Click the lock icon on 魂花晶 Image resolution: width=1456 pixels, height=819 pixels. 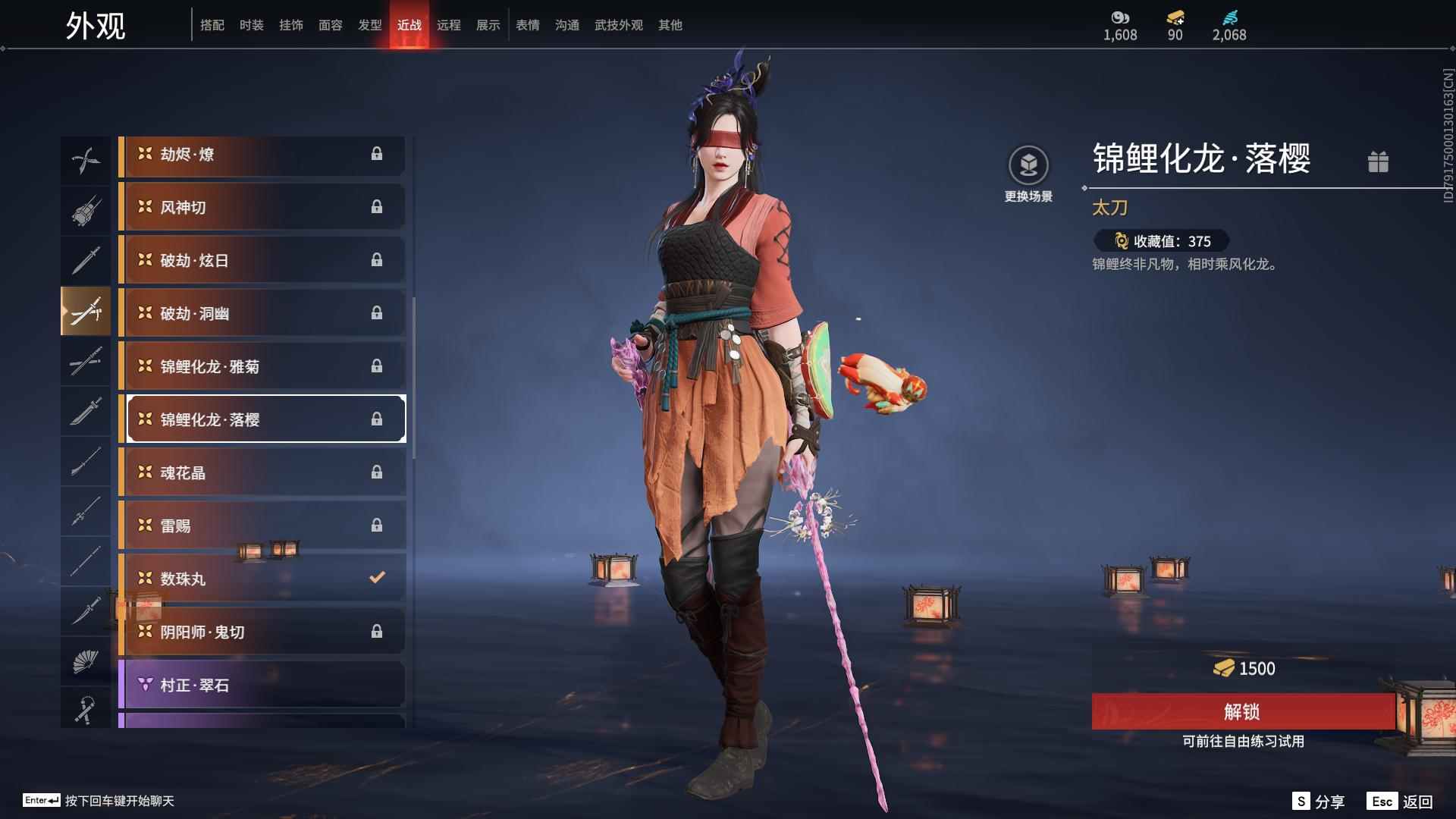377,472
